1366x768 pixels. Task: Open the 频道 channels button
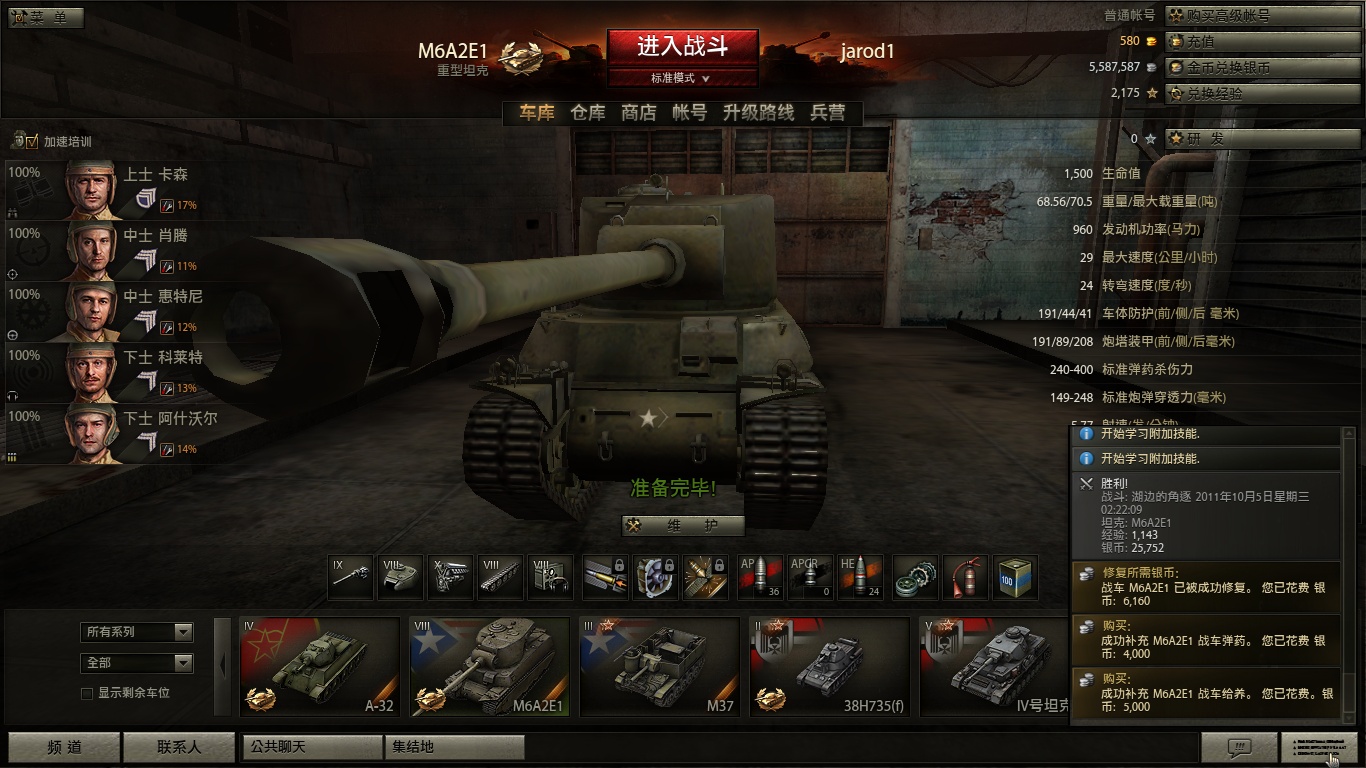(x=64, y=747)
